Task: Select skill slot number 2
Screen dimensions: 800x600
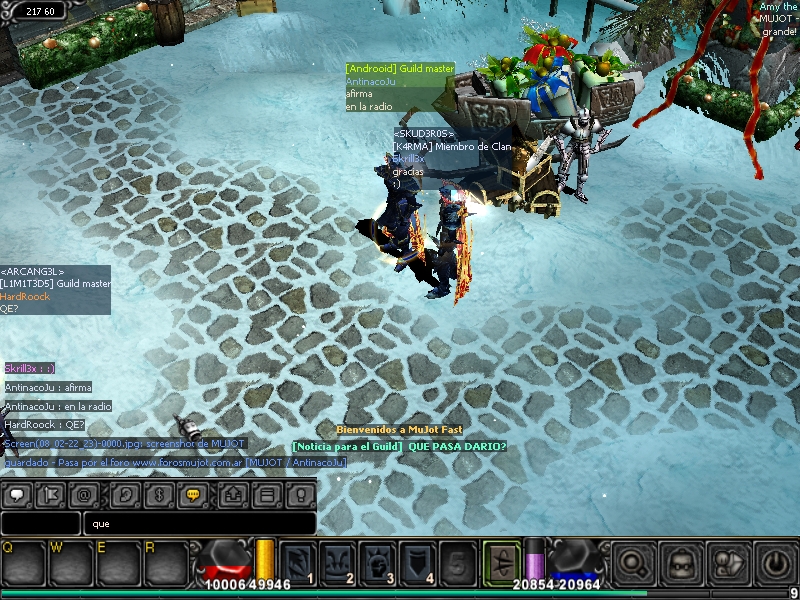Action: pyautogui.click(x=338, y=562)
